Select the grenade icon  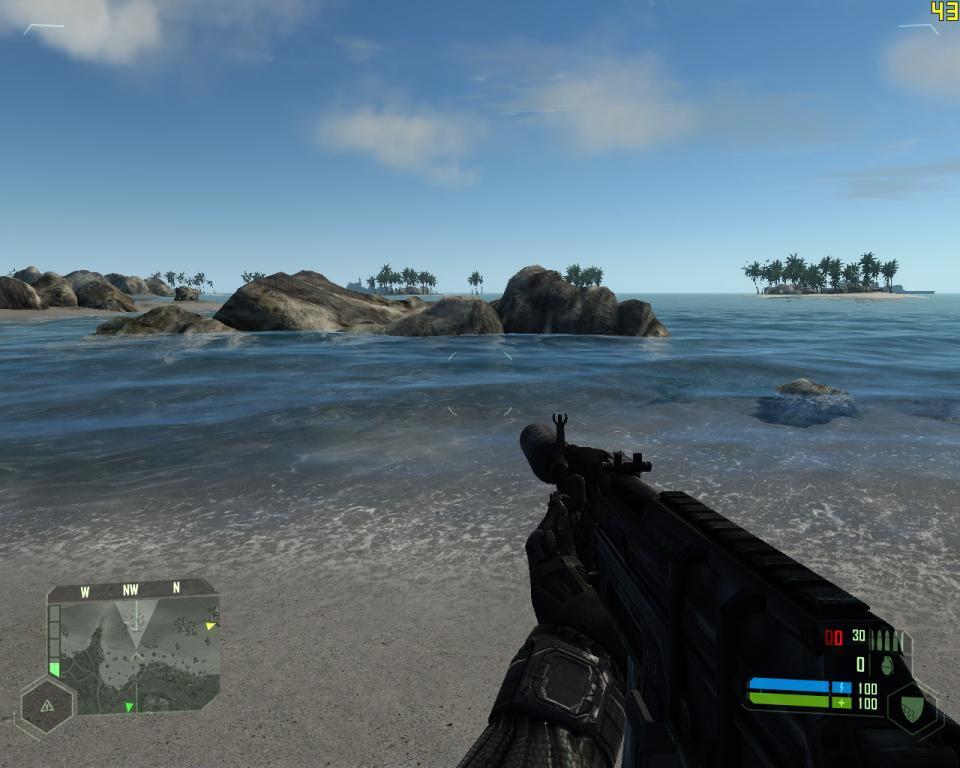[x=887, y=664]
